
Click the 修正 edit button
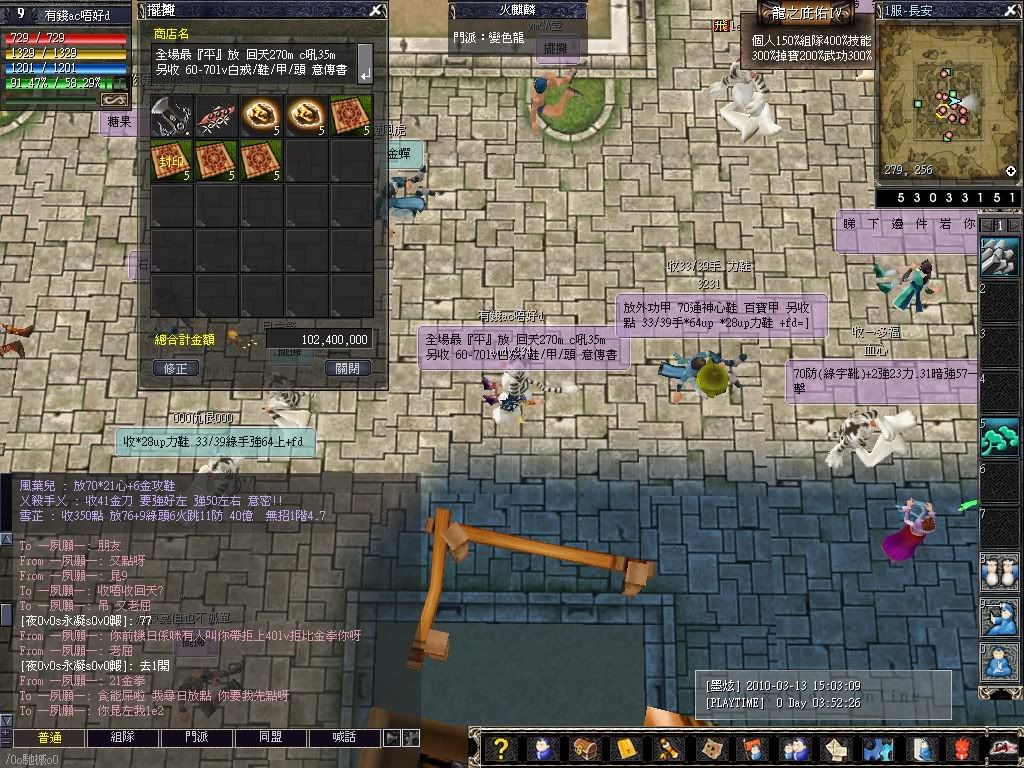(x=176, y=368)
